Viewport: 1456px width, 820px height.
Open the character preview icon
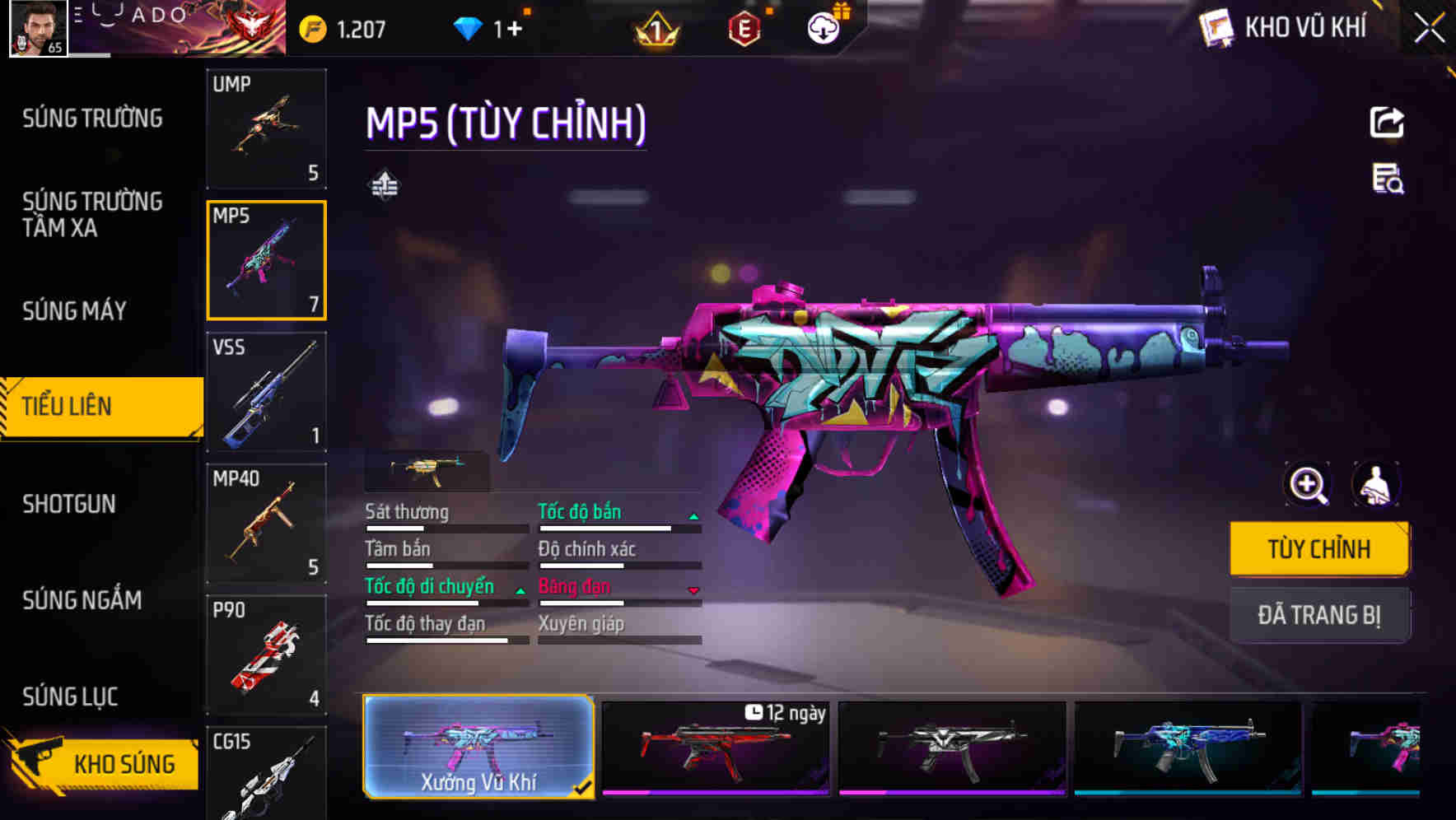pos(1375,484)
